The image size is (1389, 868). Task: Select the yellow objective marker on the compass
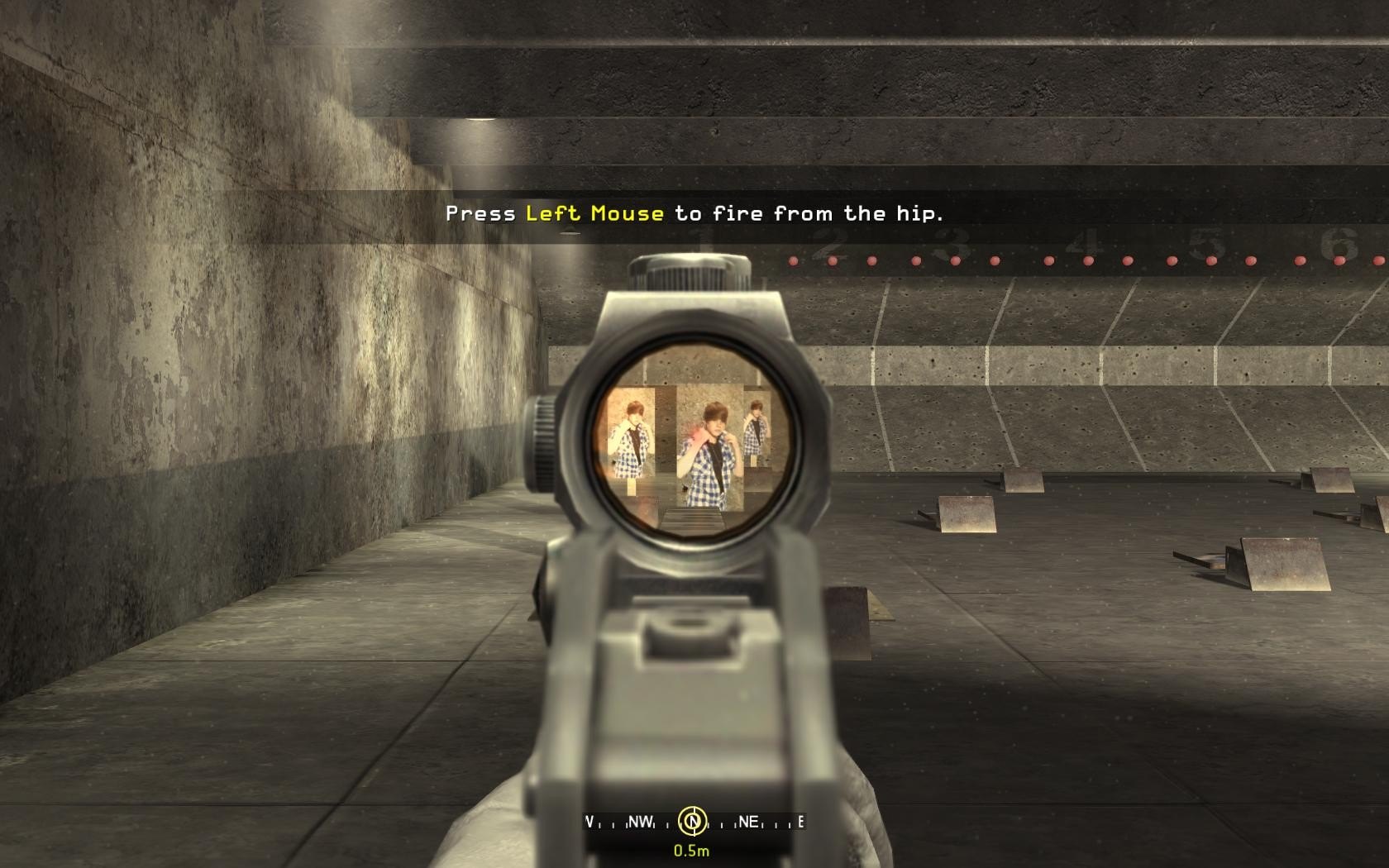coord(692,821)
